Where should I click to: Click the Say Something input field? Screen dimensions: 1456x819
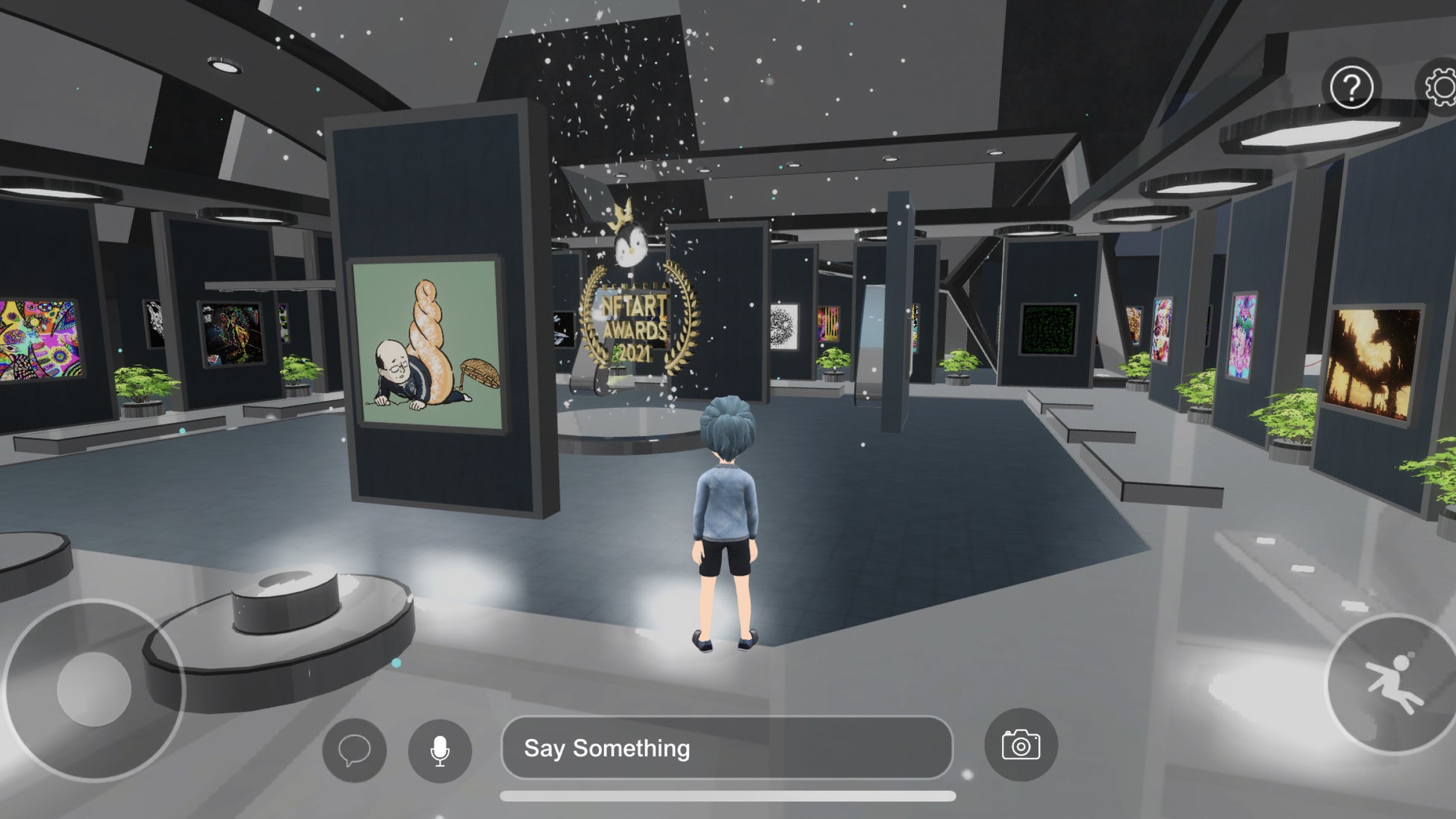(728, 749)
